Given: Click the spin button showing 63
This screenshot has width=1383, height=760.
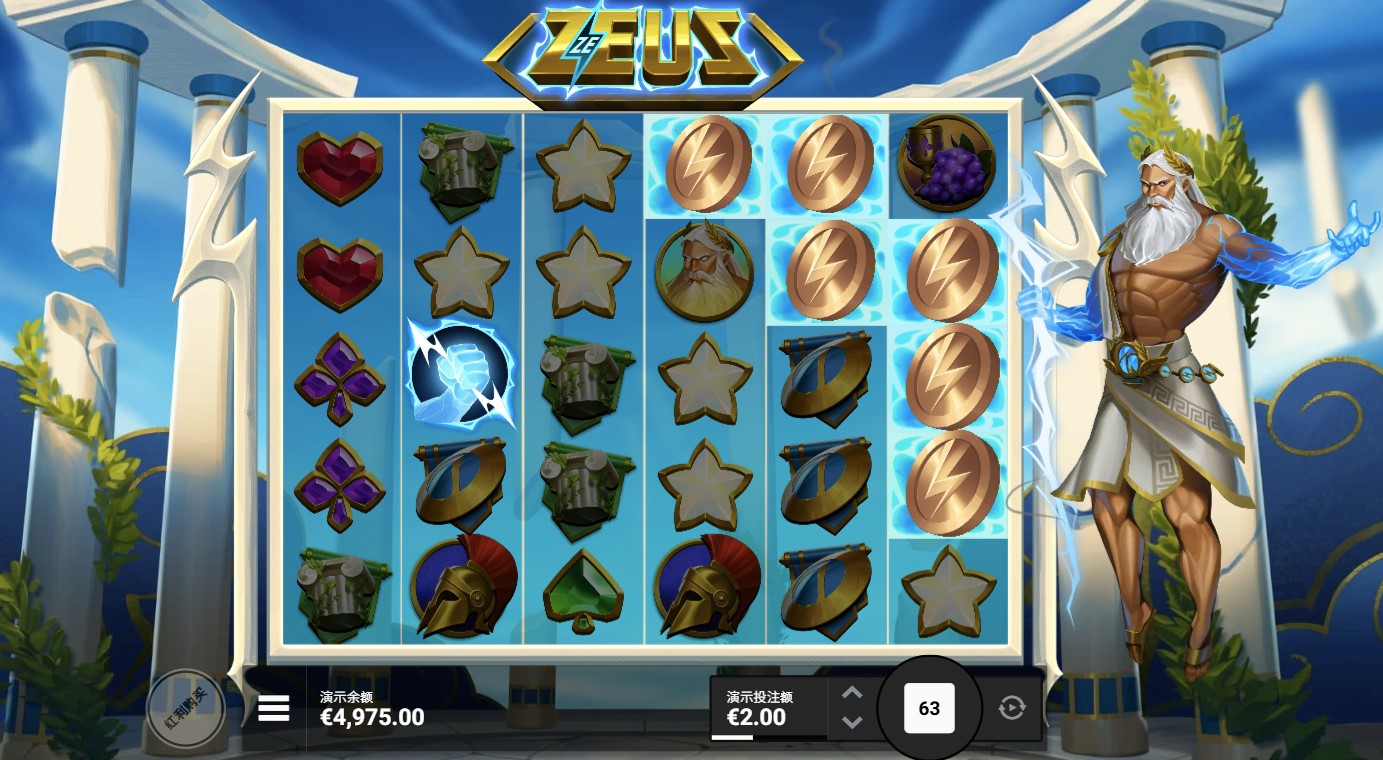Looking at the screenshot, I should [x=929, y=708].
